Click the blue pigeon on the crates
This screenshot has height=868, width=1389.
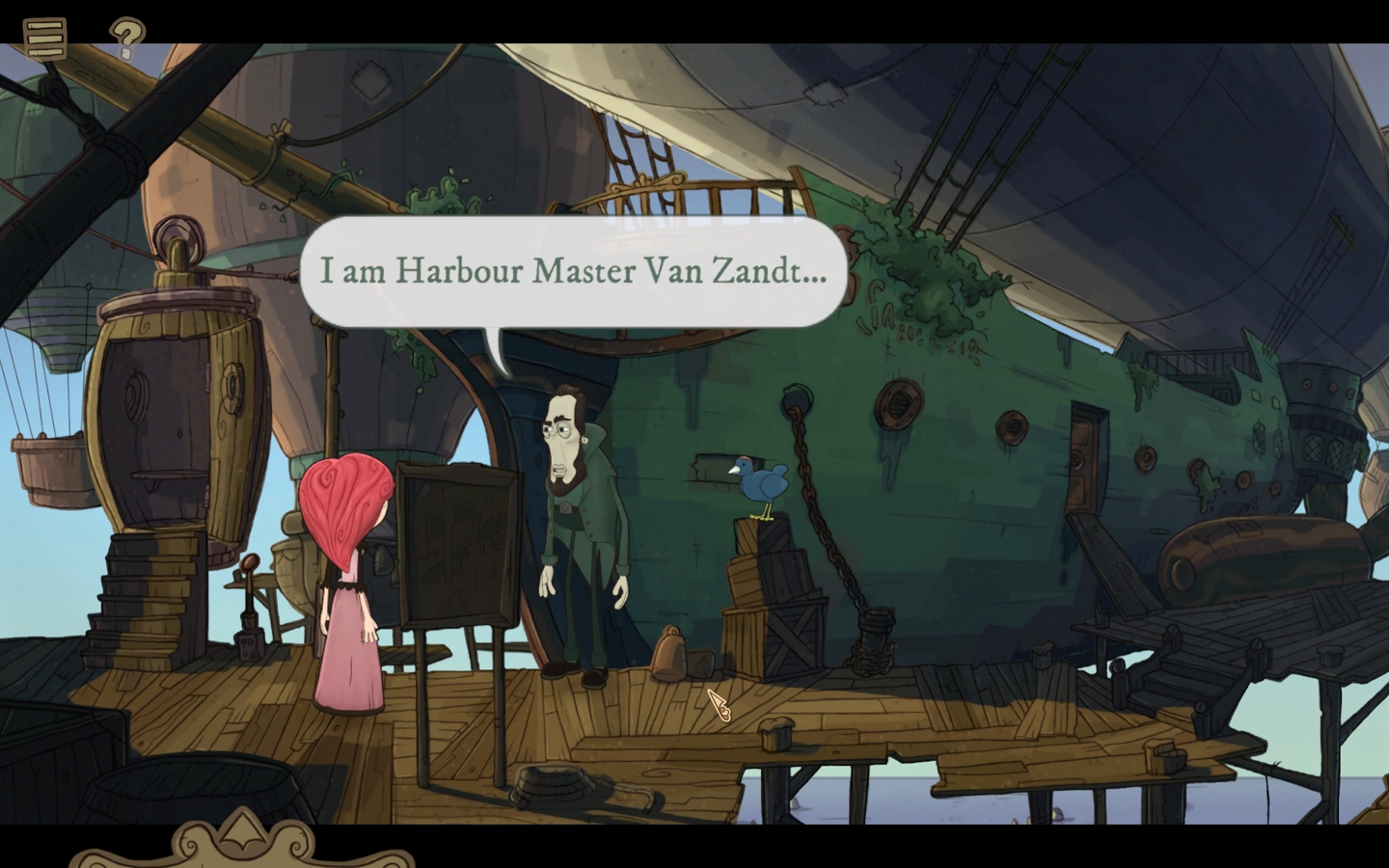pyautogui.click(x=760, y=479)
